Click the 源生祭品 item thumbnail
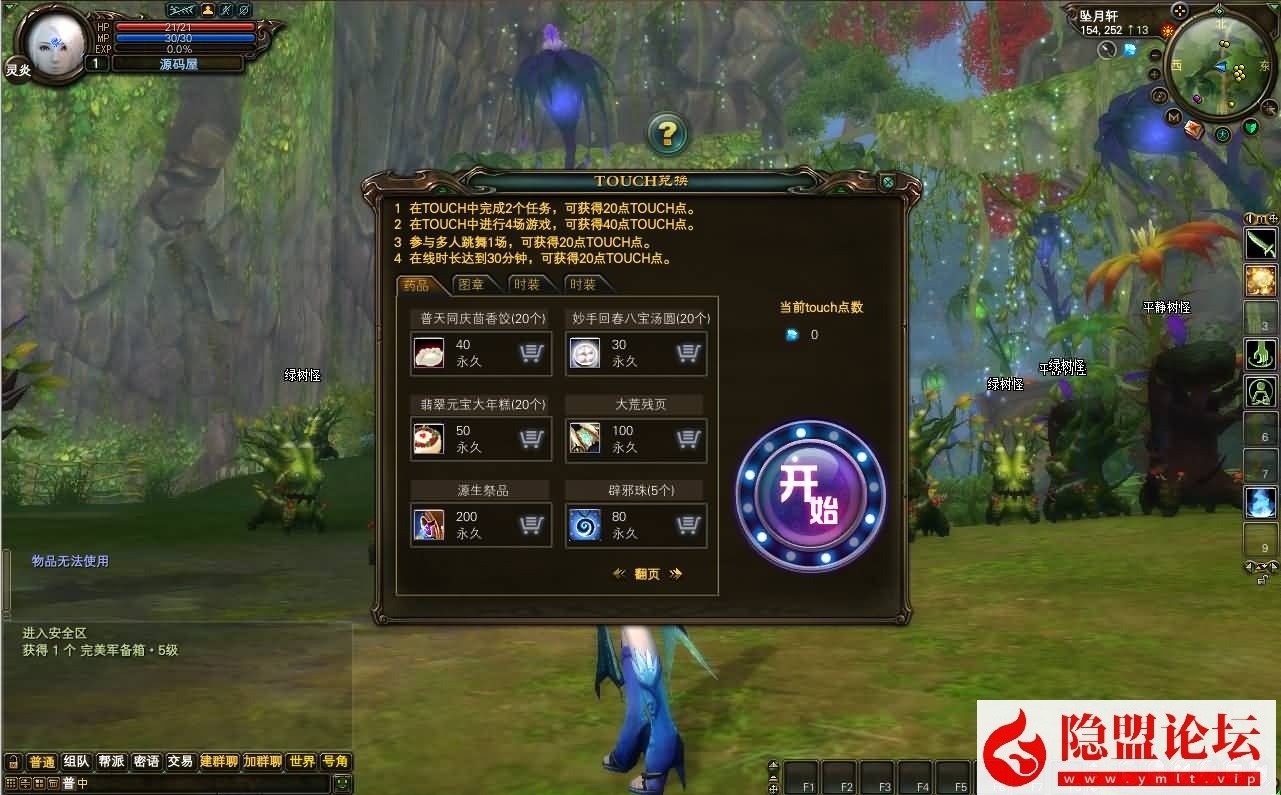1281x795 pixels. coord(430,523)
